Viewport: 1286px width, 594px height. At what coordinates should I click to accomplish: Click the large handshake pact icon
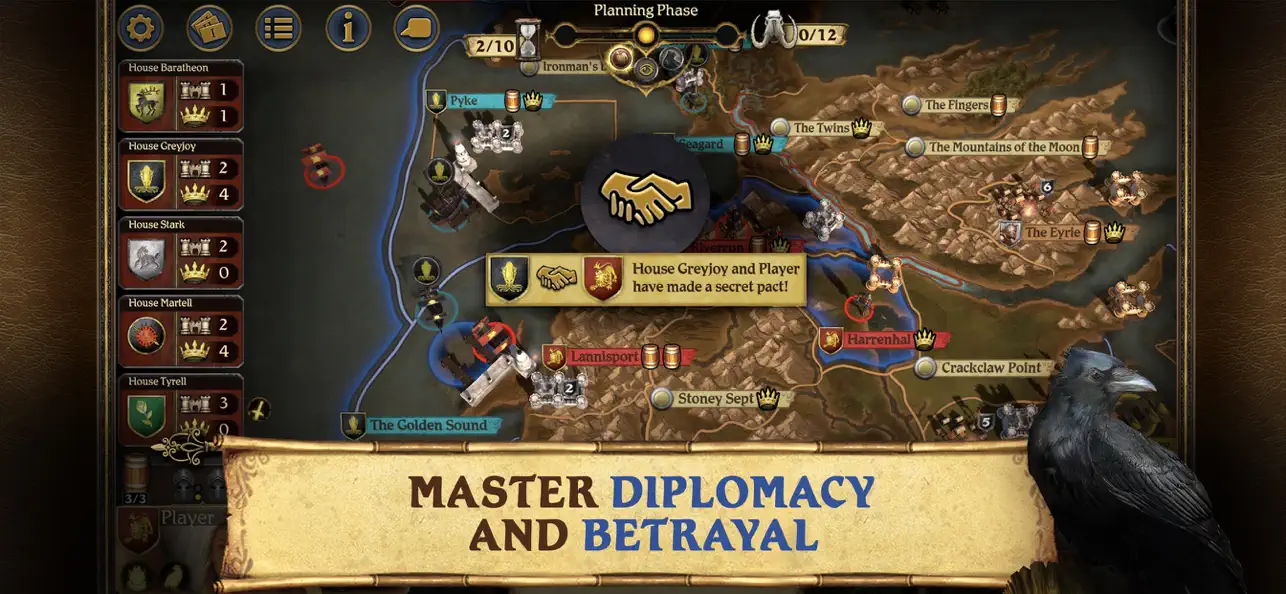coord(645,197)
